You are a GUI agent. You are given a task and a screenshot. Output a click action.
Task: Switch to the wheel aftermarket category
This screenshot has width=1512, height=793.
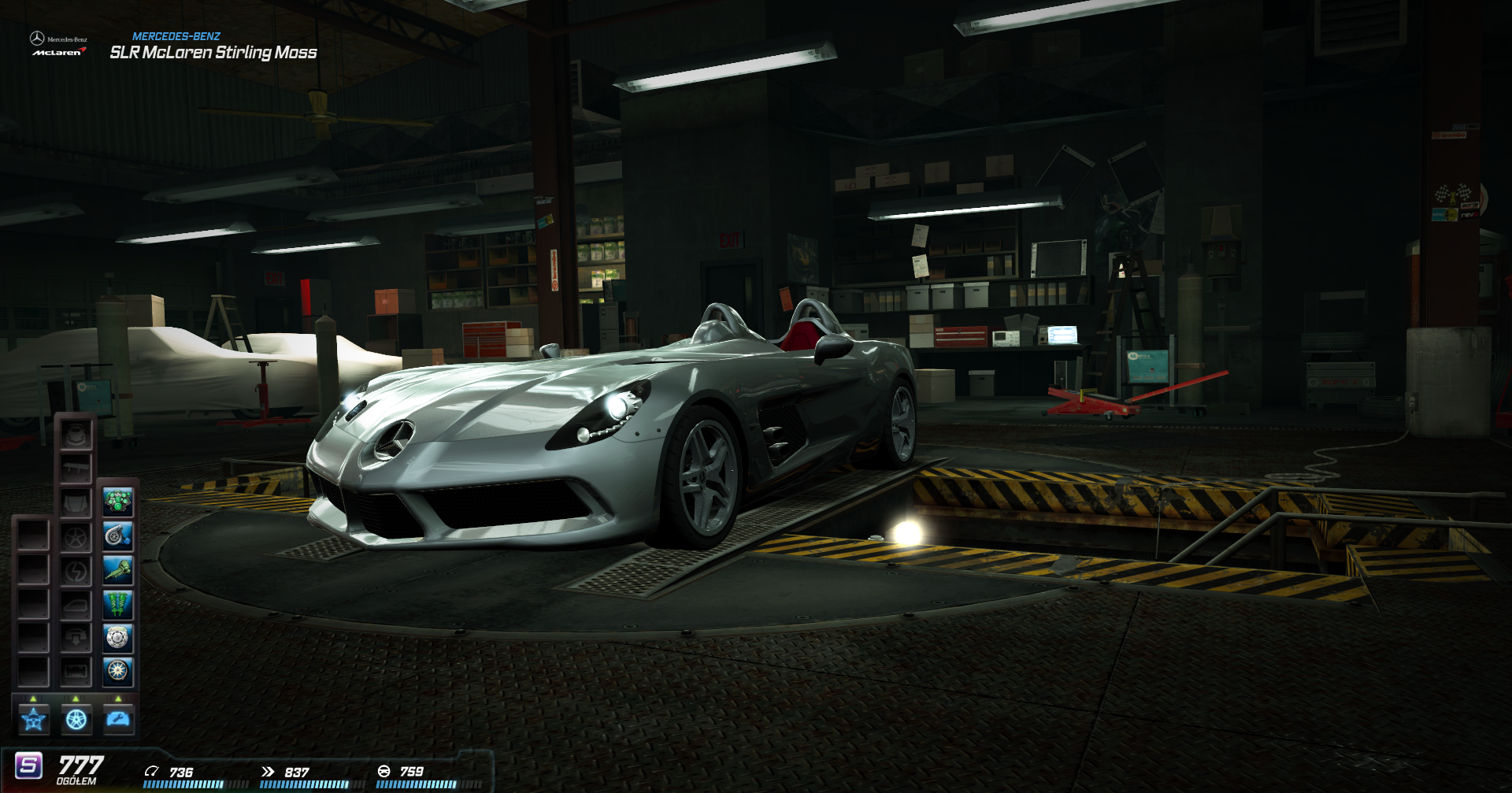click(x=76, y=719)
